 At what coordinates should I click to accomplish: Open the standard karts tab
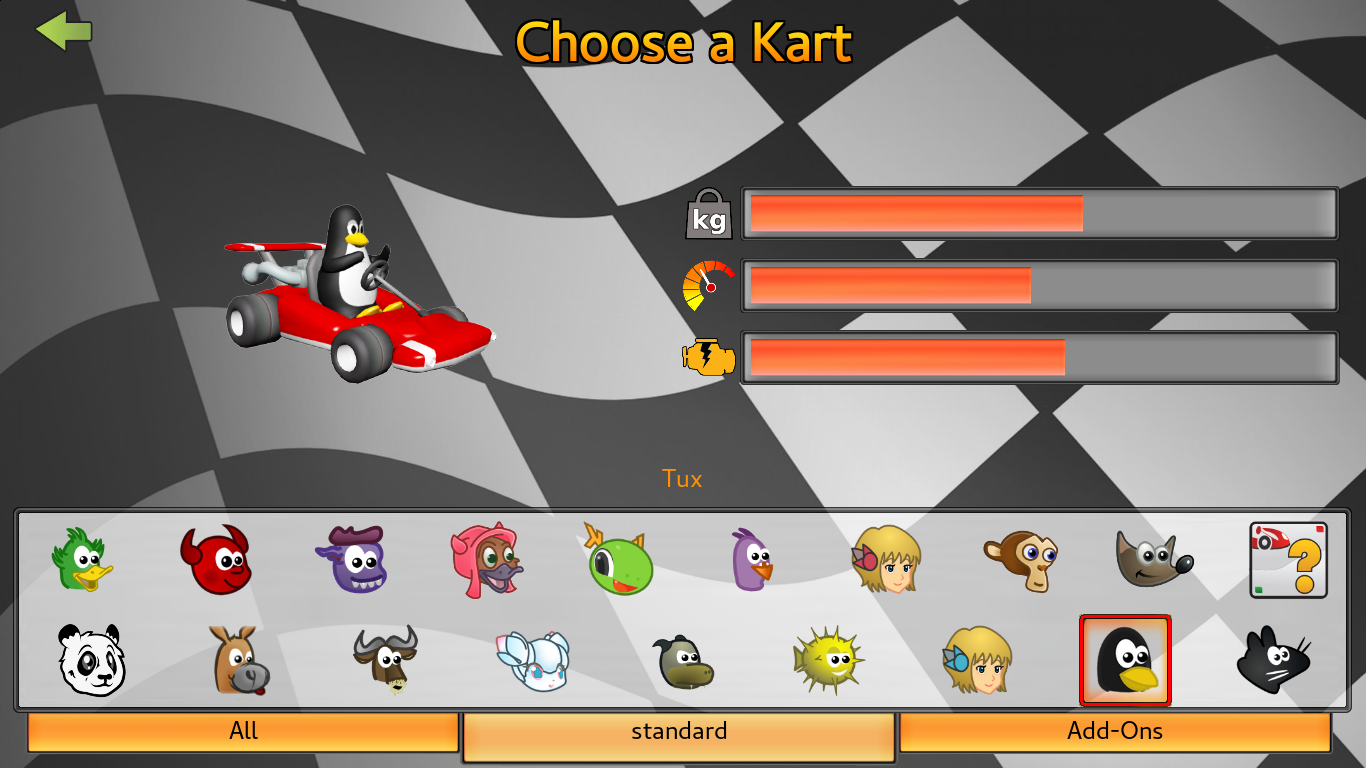point(679,731)
